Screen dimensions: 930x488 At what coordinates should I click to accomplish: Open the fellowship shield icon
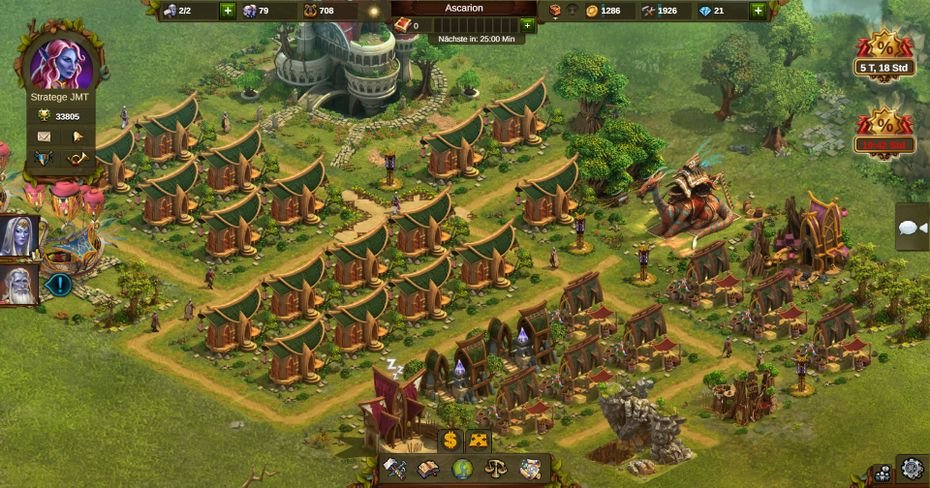tap(44, 158)
